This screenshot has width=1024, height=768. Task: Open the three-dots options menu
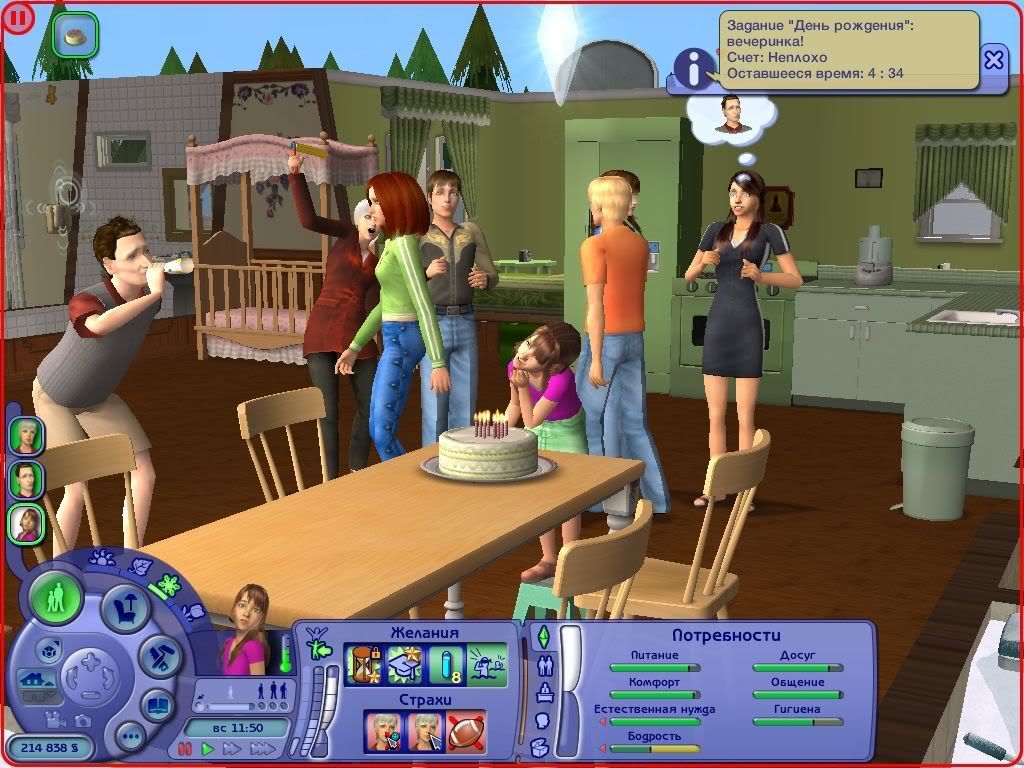pos(130,739)
